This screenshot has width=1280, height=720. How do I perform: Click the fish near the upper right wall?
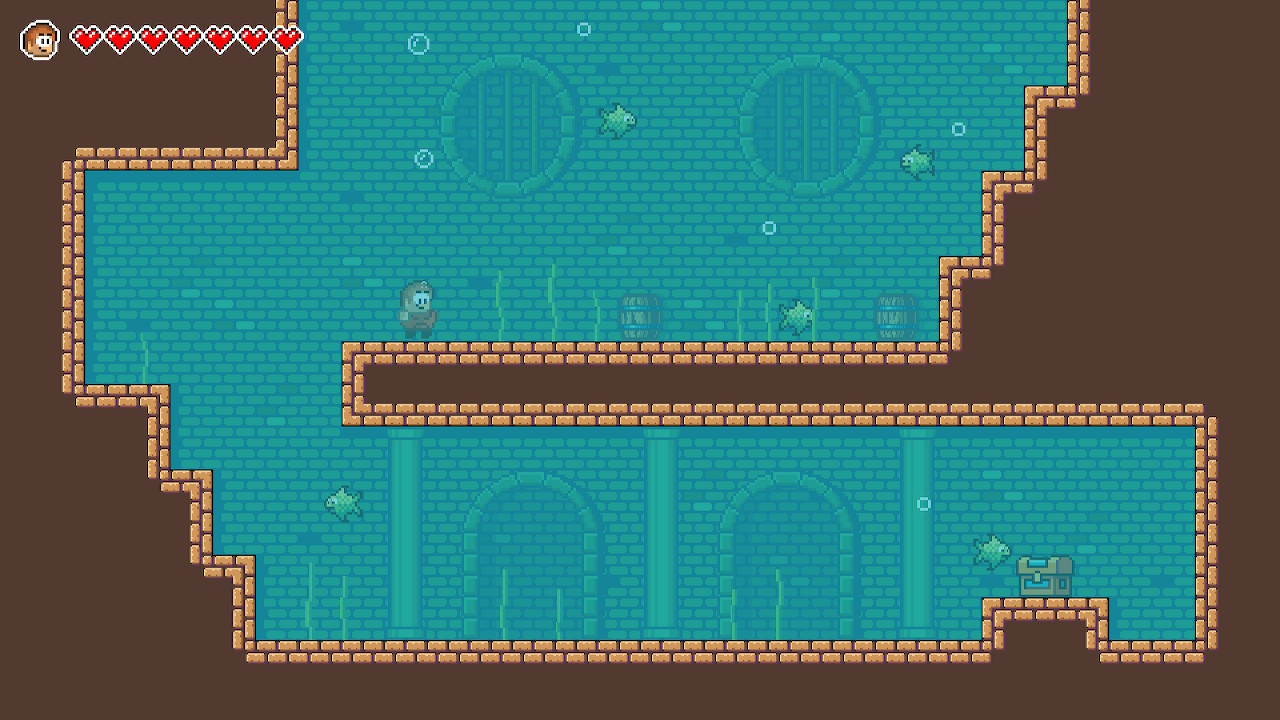(917, 160)
